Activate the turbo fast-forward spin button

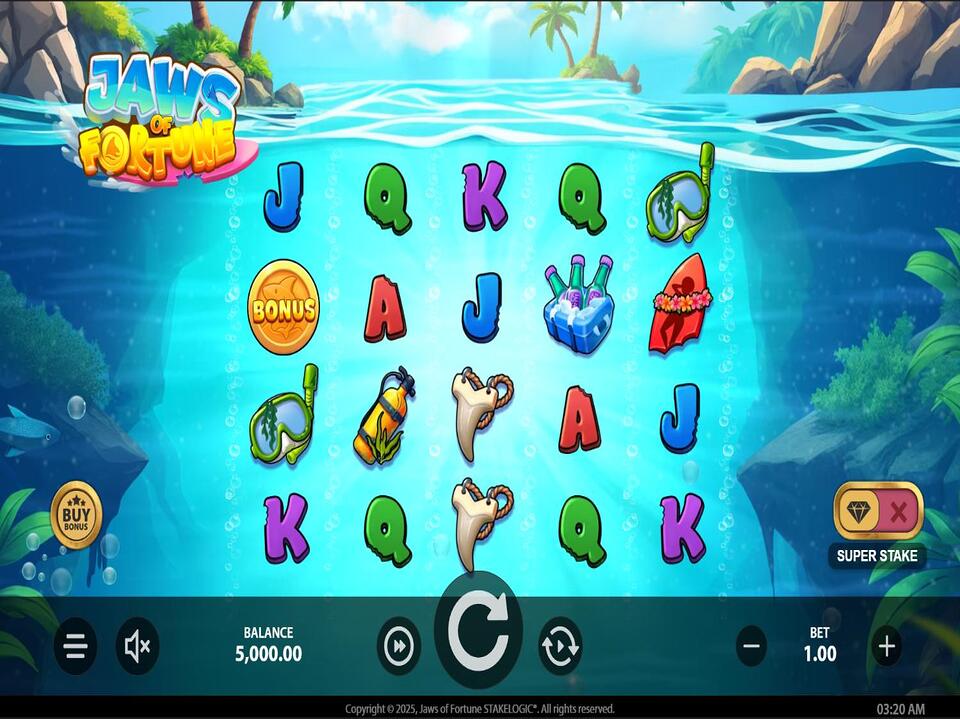coord(399,646)
